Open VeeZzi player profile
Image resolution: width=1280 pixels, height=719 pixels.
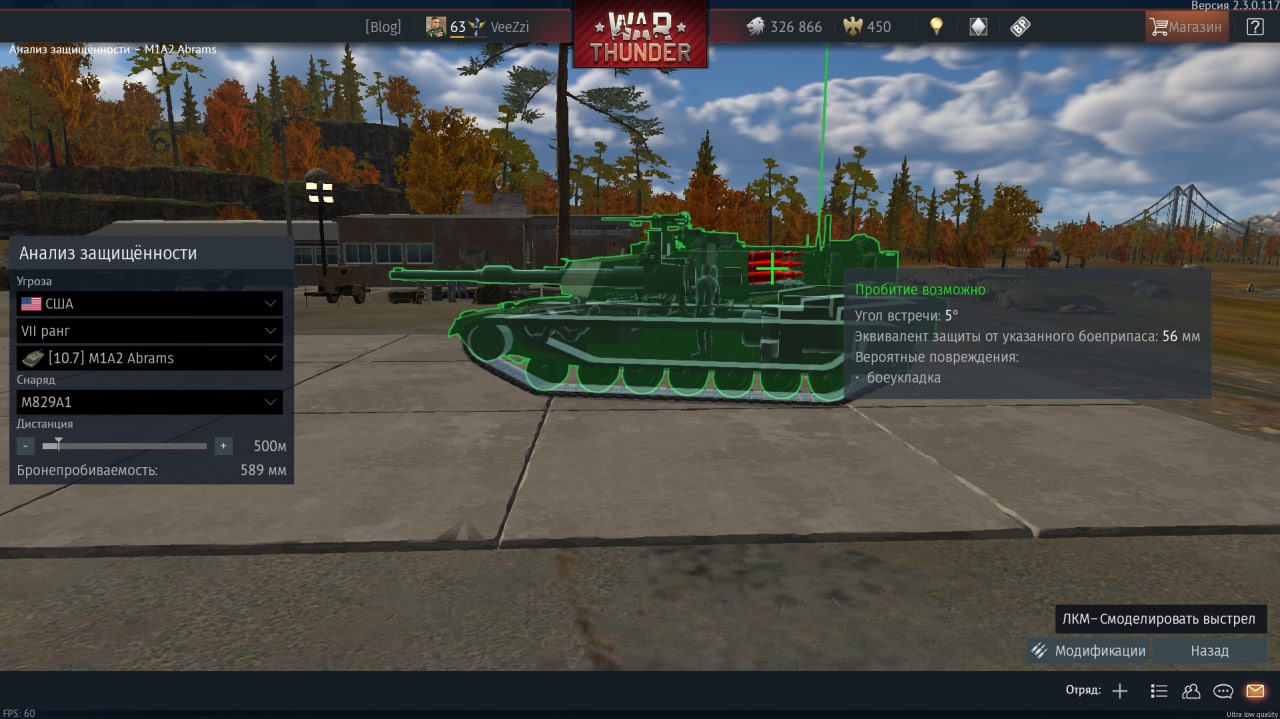(509, 27)
